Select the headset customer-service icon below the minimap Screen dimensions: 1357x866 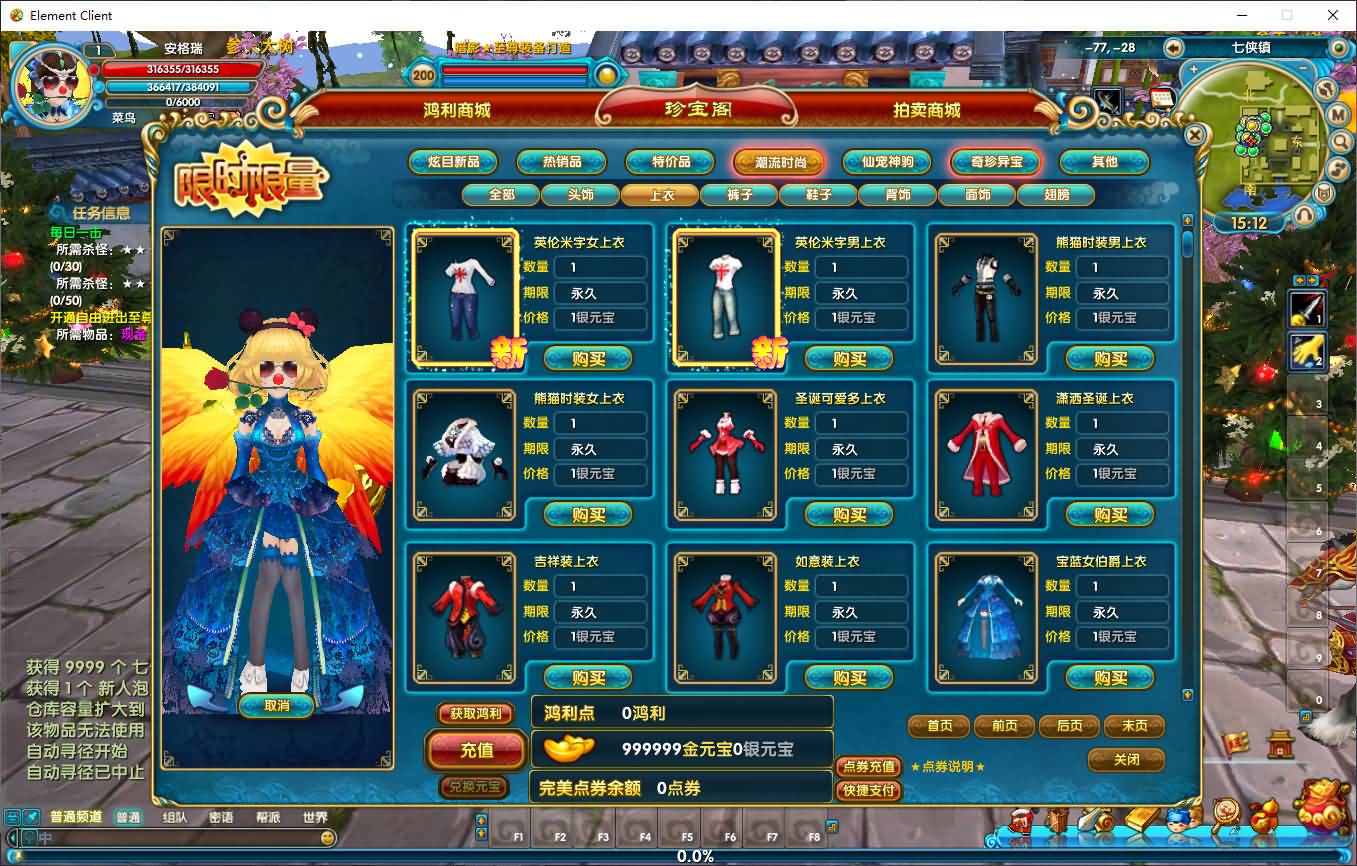tap(1303, 212)
